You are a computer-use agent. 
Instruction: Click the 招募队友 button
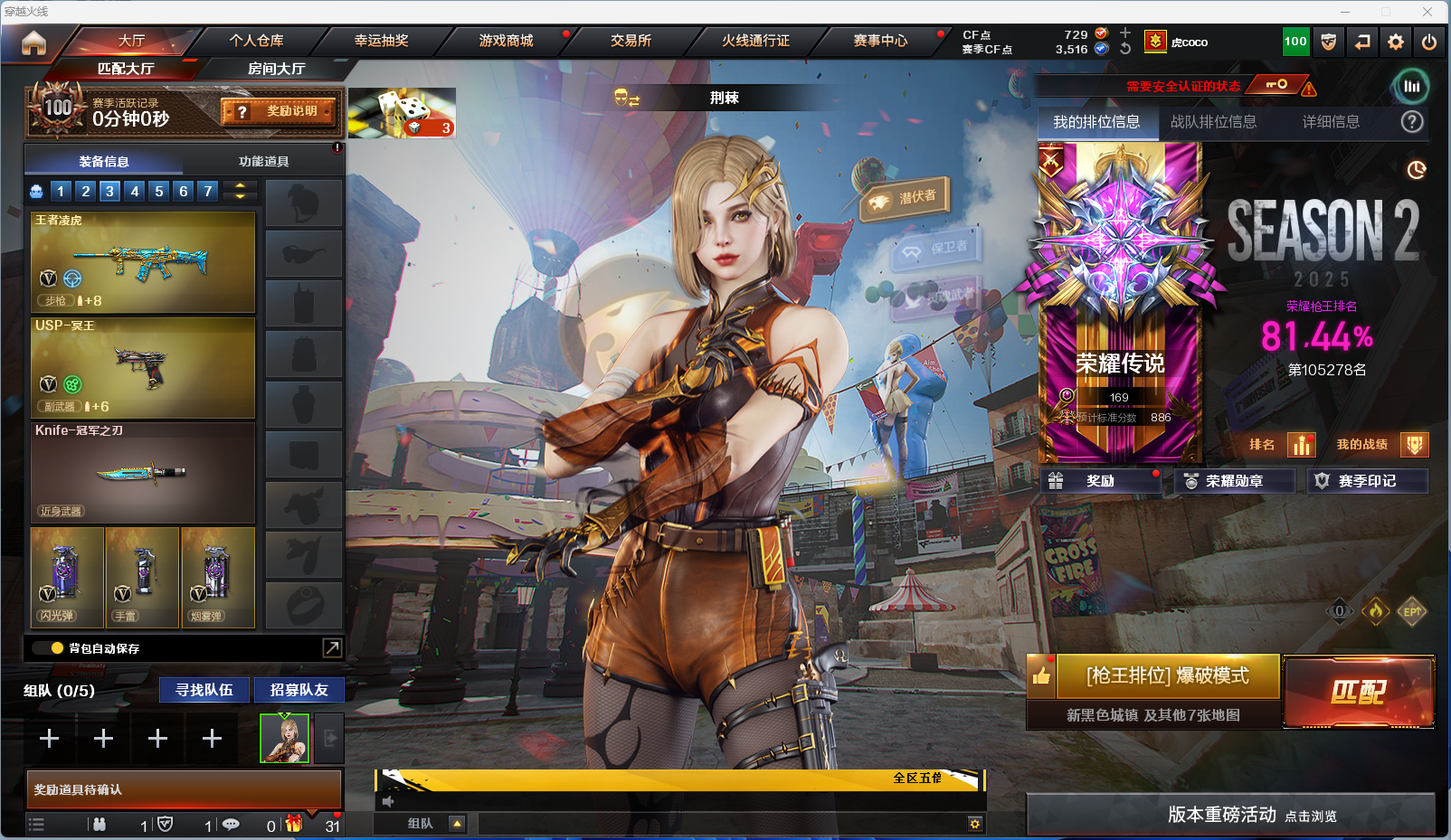pyautogui.click(x=299, y=690)
